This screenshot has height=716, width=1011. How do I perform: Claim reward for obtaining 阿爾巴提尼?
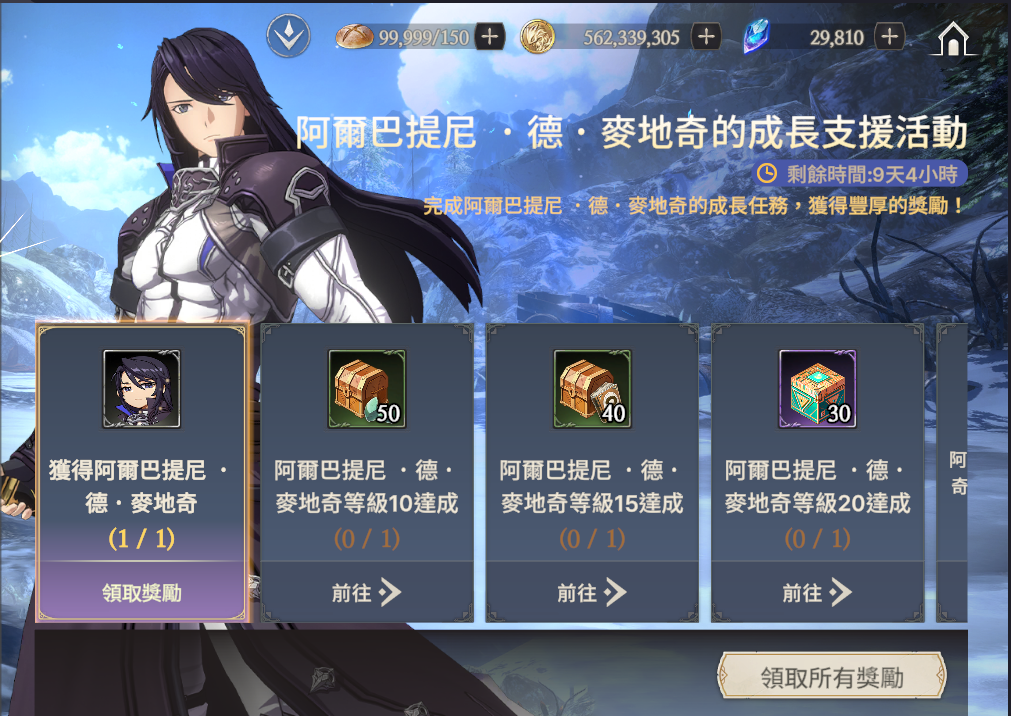141,593
